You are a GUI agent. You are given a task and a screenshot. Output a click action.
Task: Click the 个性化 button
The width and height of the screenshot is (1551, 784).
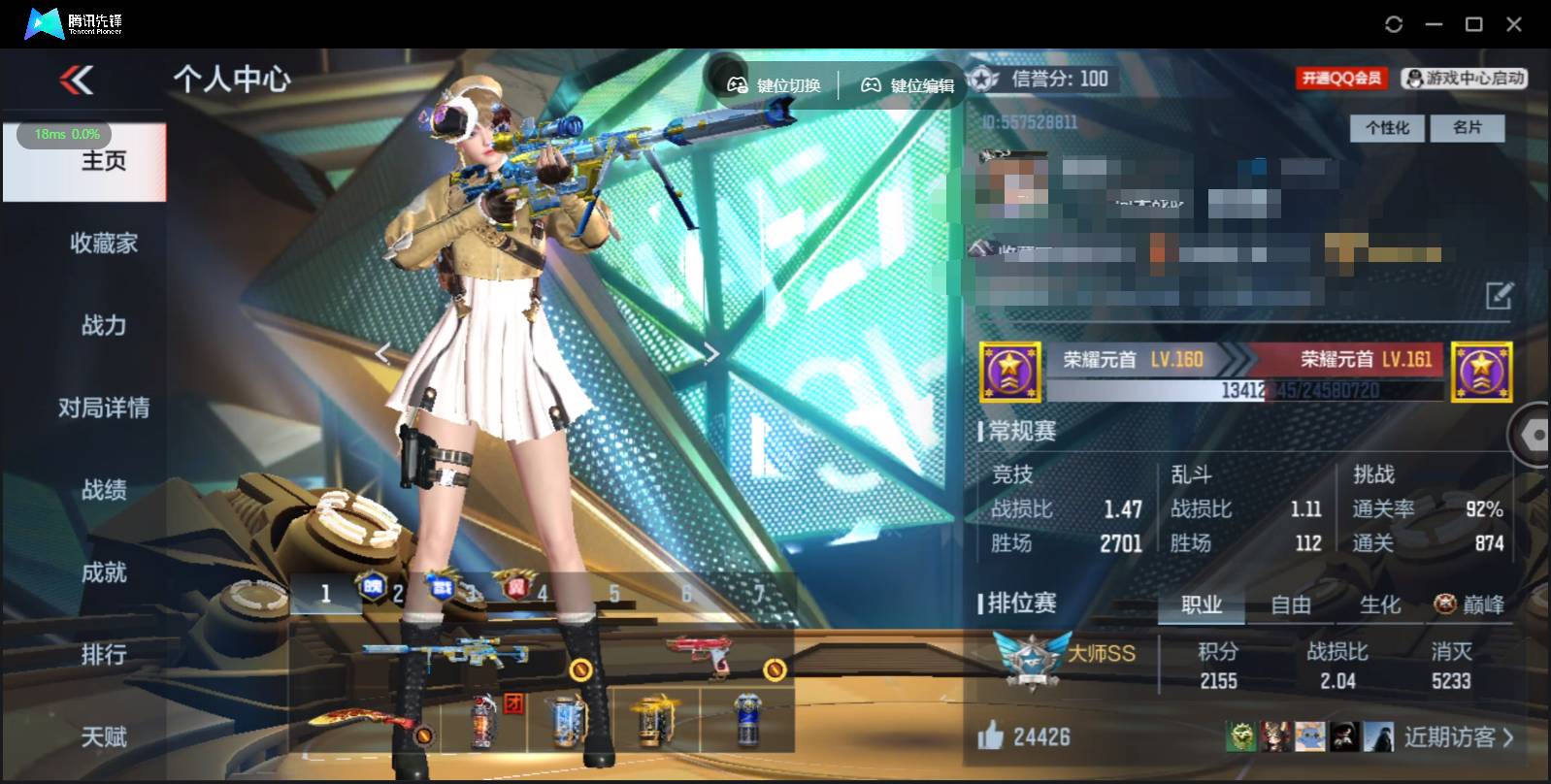(x=1387, y=127)
